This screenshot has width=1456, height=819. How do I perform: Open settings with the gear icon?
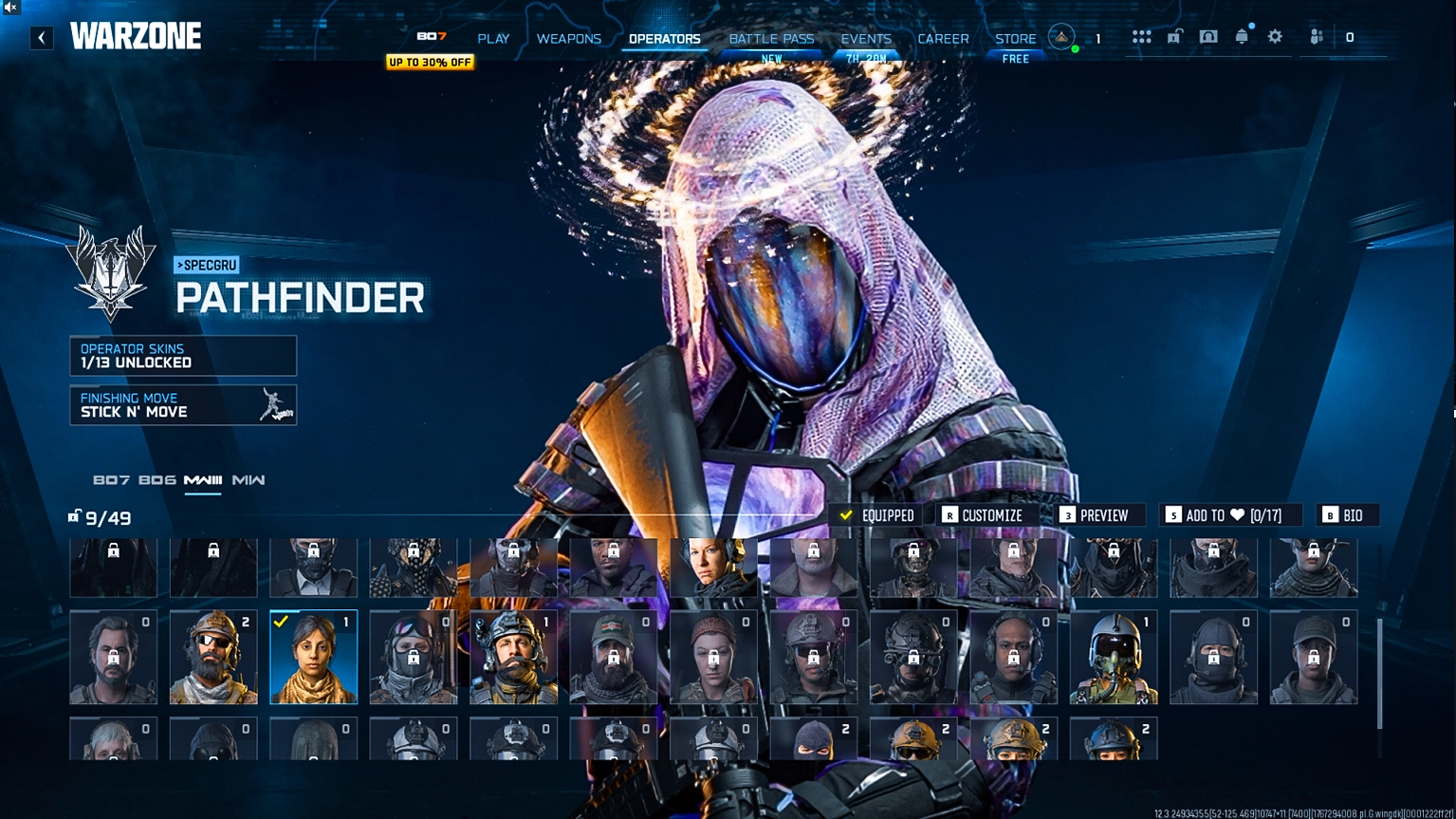click(1274, 36)
